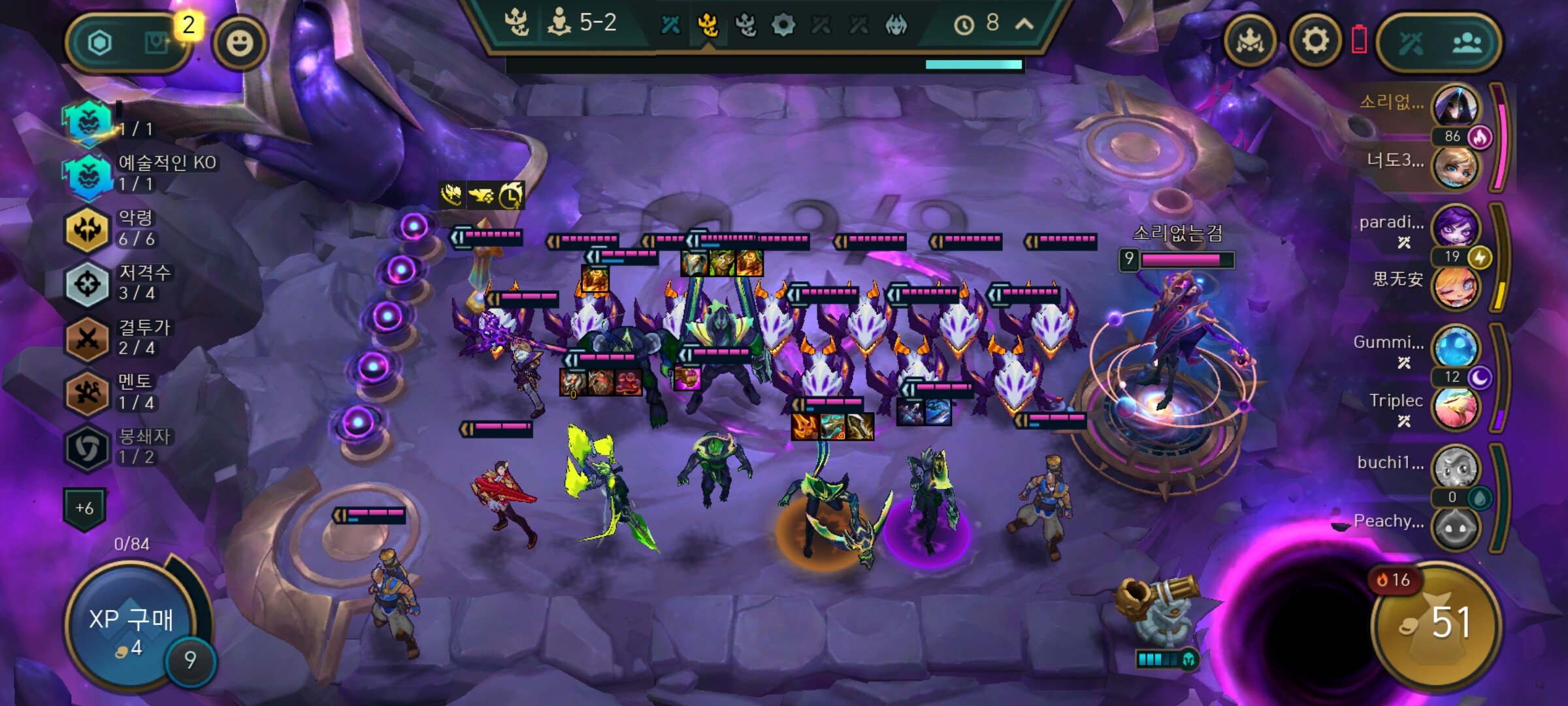
Task: Select the 멘토 trait icon
Action: (88, 393)
